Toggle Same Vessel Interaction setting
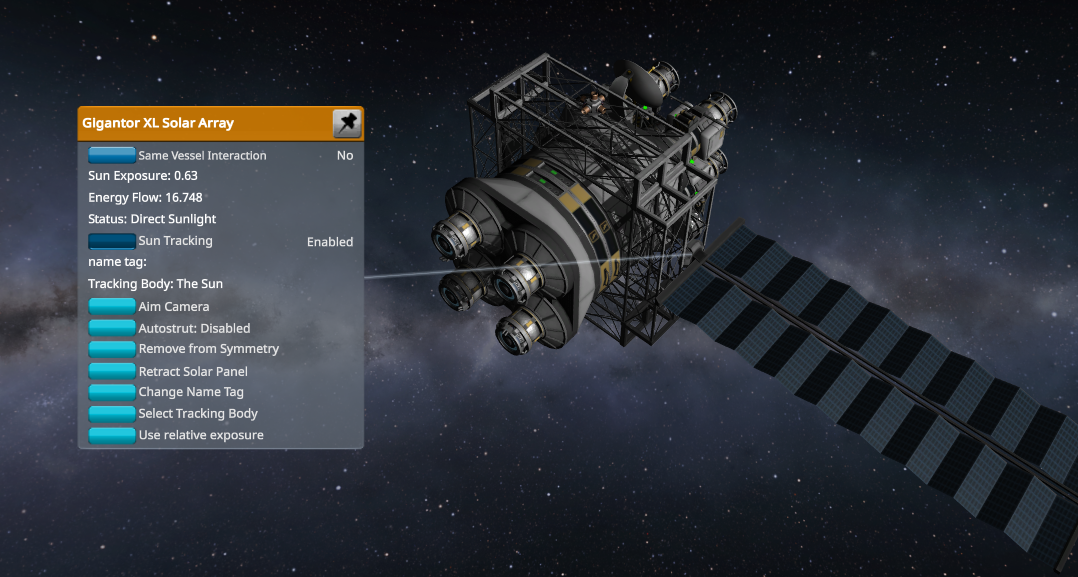This screenshot has height=577, width=1078. point(112,155)
